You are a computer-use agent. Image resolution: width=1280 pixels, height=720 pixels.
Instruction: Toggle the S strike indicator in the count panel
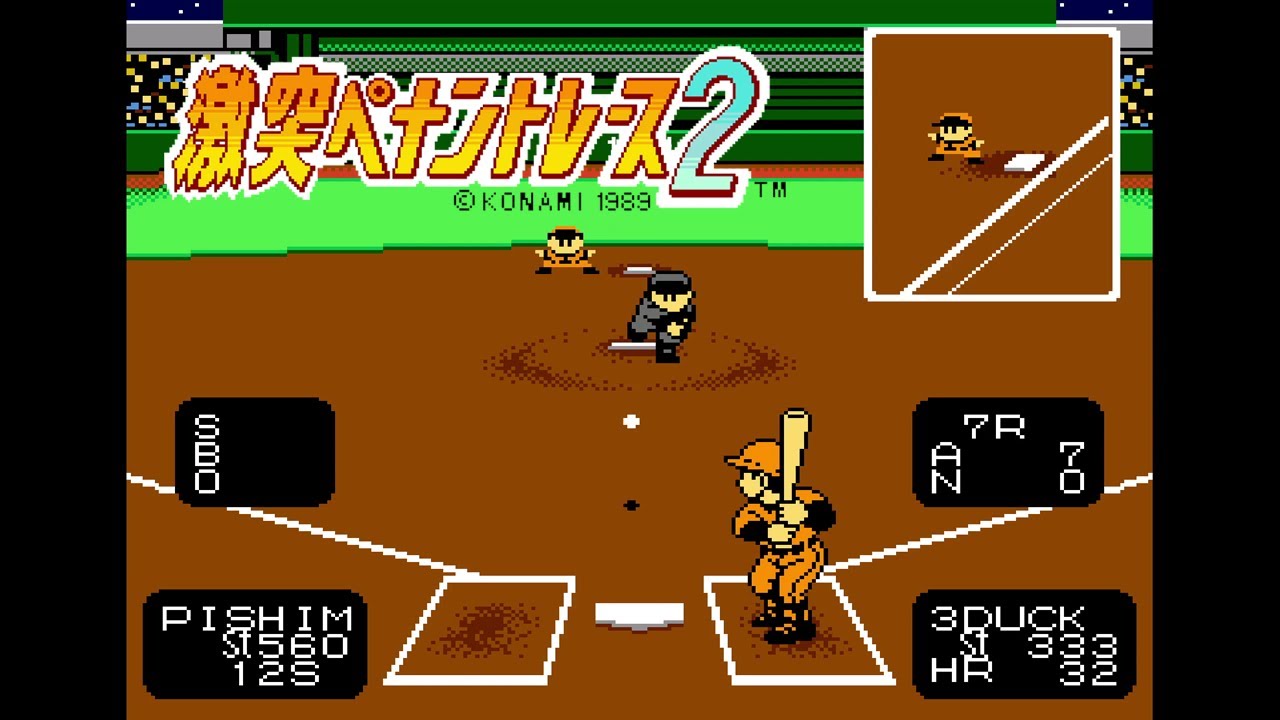click(x=205, y=428)
